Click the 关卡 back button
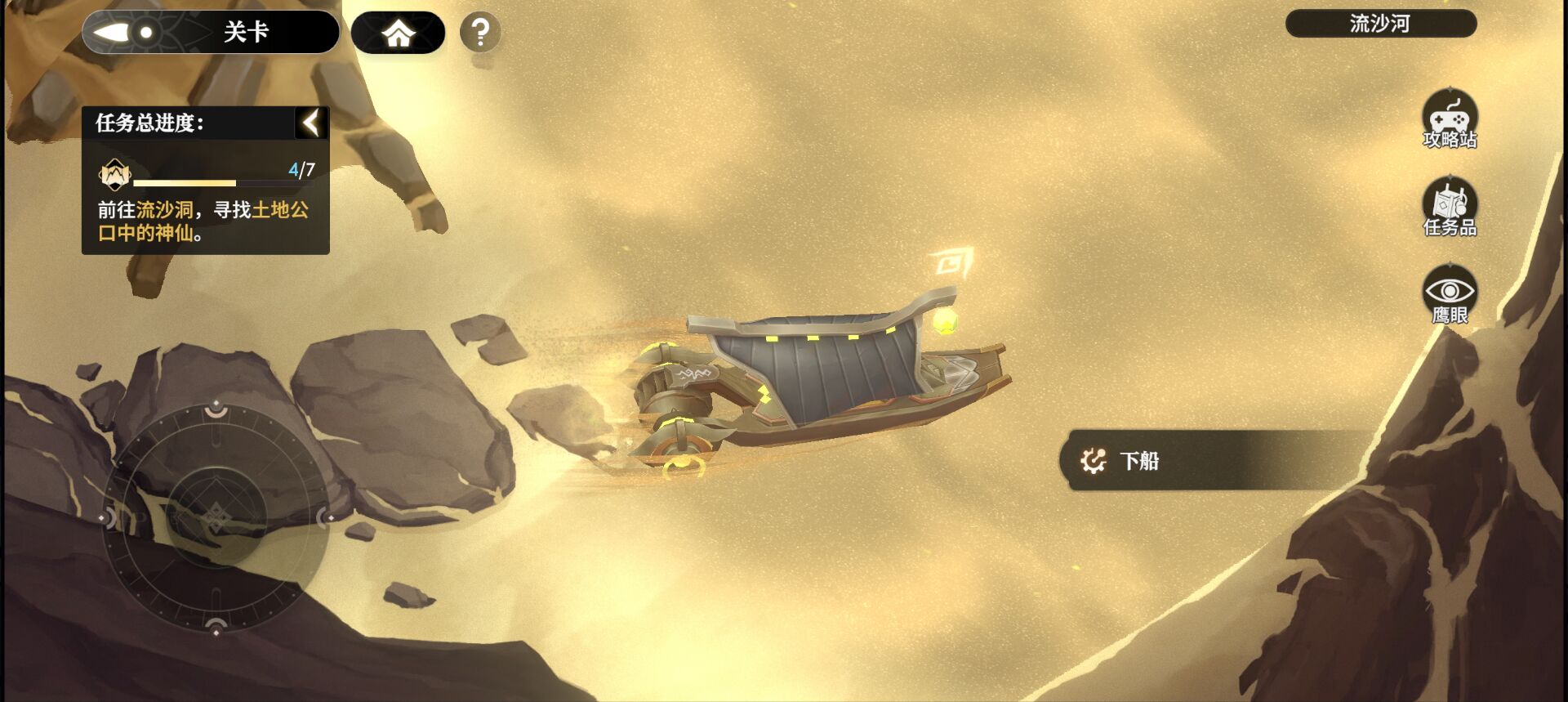The image size is (1568, 702). point(210,33)
